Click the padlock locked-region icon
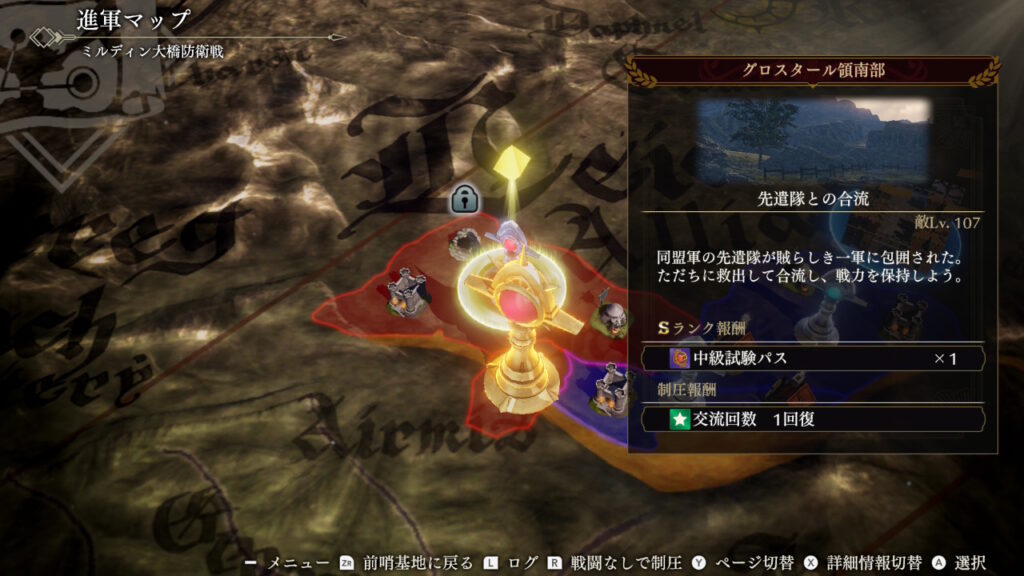 (x=463, y=198)
